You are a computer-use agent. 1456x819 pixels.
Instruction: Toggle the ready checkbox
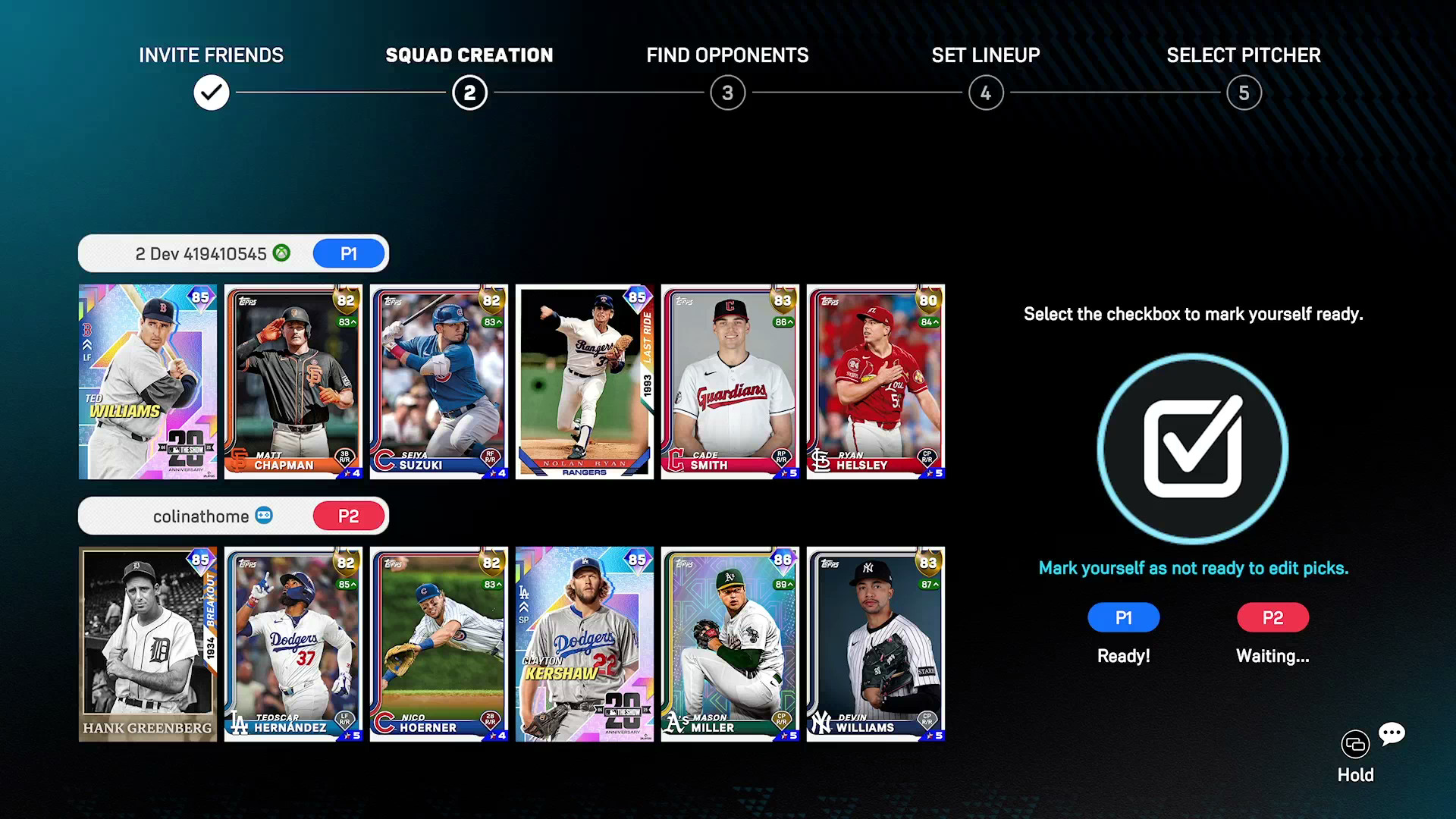tap(1192, 448)
